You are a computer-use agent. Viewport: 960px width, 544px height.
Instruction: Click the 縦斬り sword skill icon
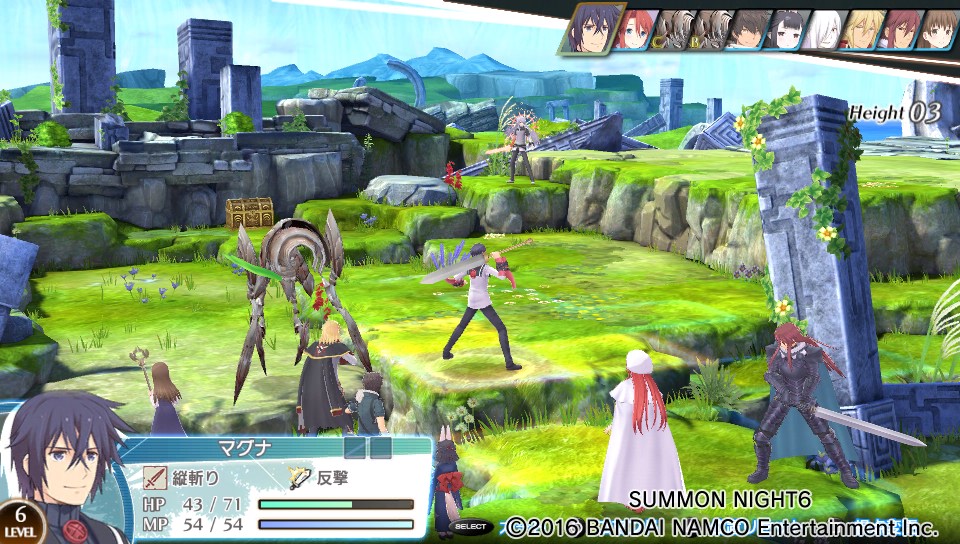pyautogui.click(x=154, y=477)
